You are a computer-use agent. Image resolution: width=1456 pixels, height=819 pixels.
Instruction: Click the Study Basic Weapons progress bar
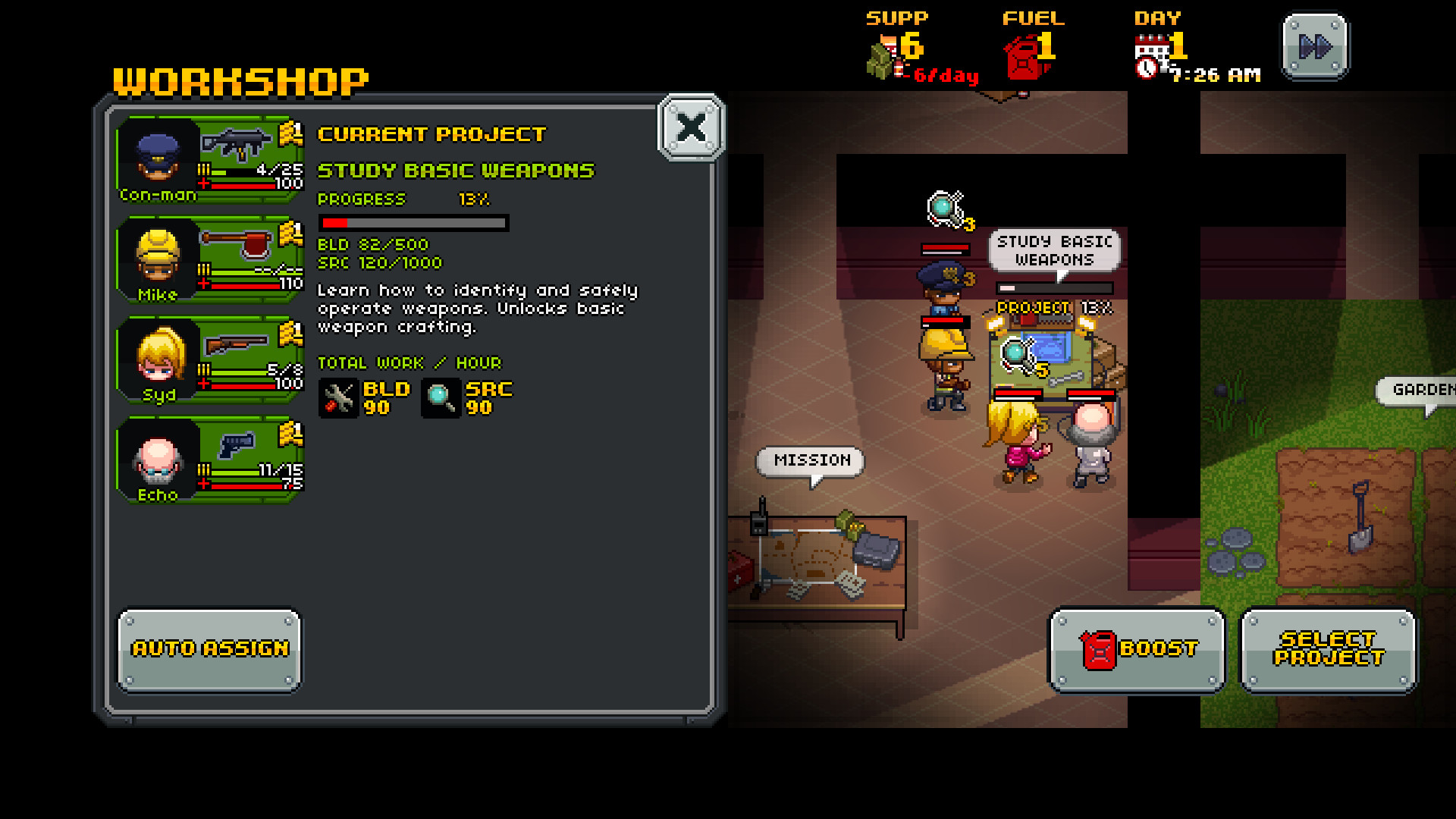[x=413, y=224]
